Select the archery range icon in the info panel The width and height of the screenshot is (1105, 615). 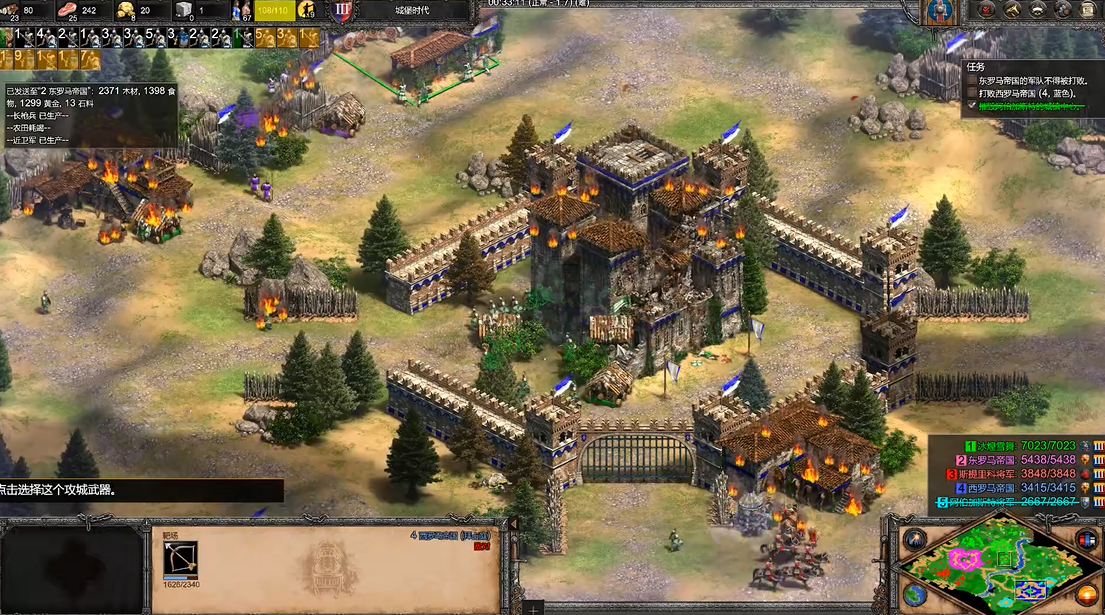tap(181, 559)
